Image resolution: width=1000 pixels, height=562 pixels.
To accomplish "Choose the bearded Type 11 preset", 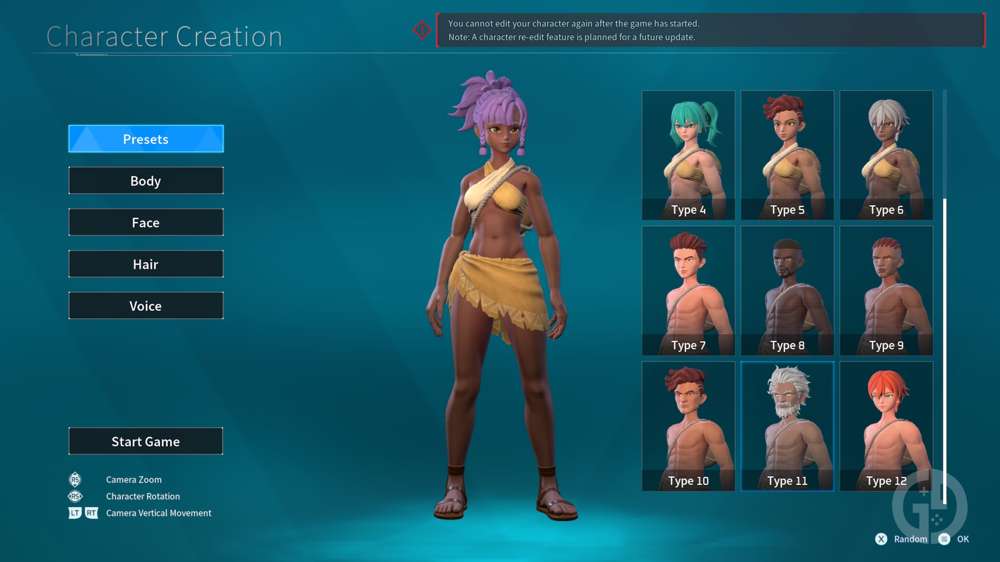I will pyautogui.click(x=787, y=425).
